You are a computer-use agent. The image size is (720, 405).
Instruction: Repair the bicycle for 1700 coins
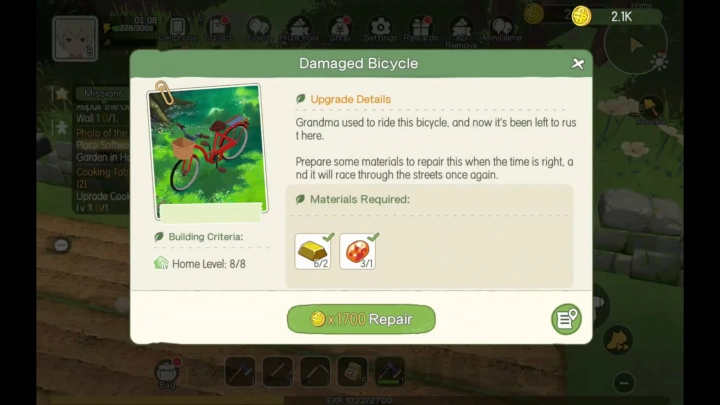coord(361,319)
